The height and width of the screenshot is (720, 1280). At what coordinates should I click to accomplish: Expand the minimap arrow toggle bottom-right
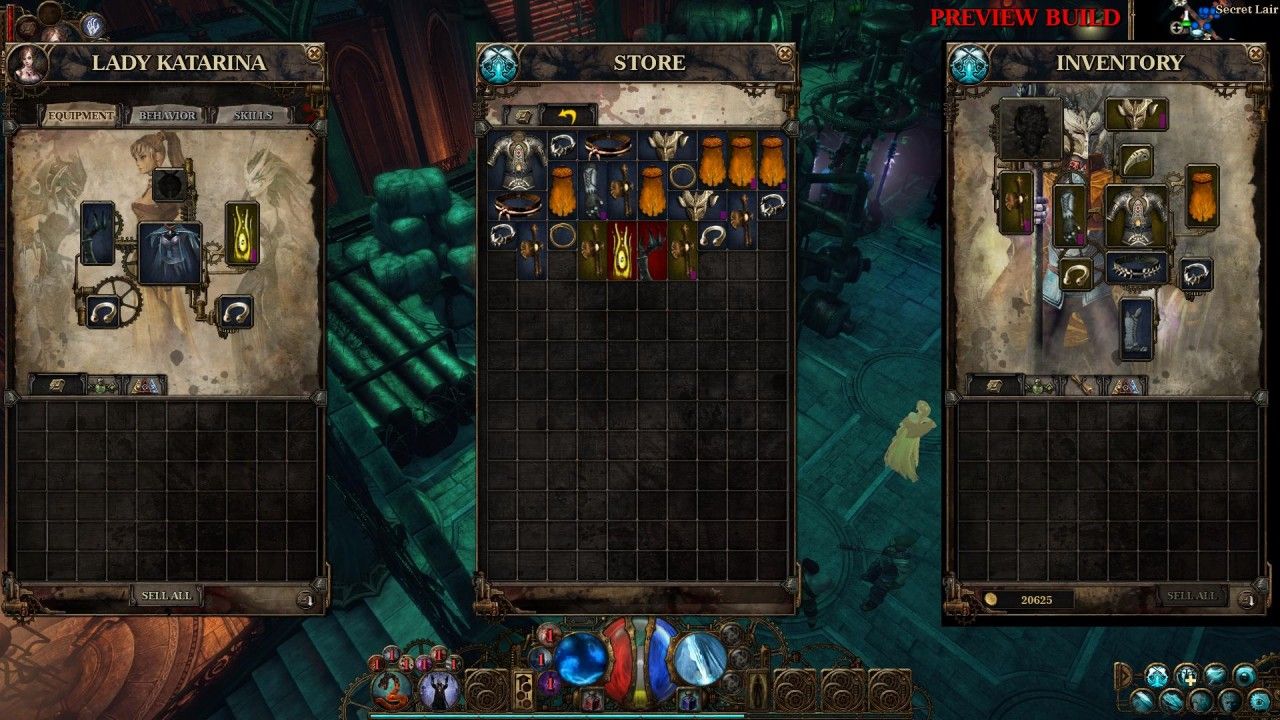1124,674
